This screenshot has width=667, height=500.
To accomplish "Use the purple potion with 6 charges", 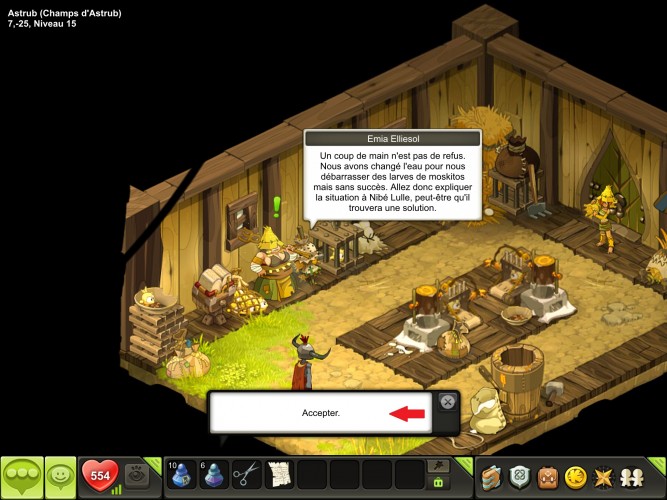I will click(214, 474).
